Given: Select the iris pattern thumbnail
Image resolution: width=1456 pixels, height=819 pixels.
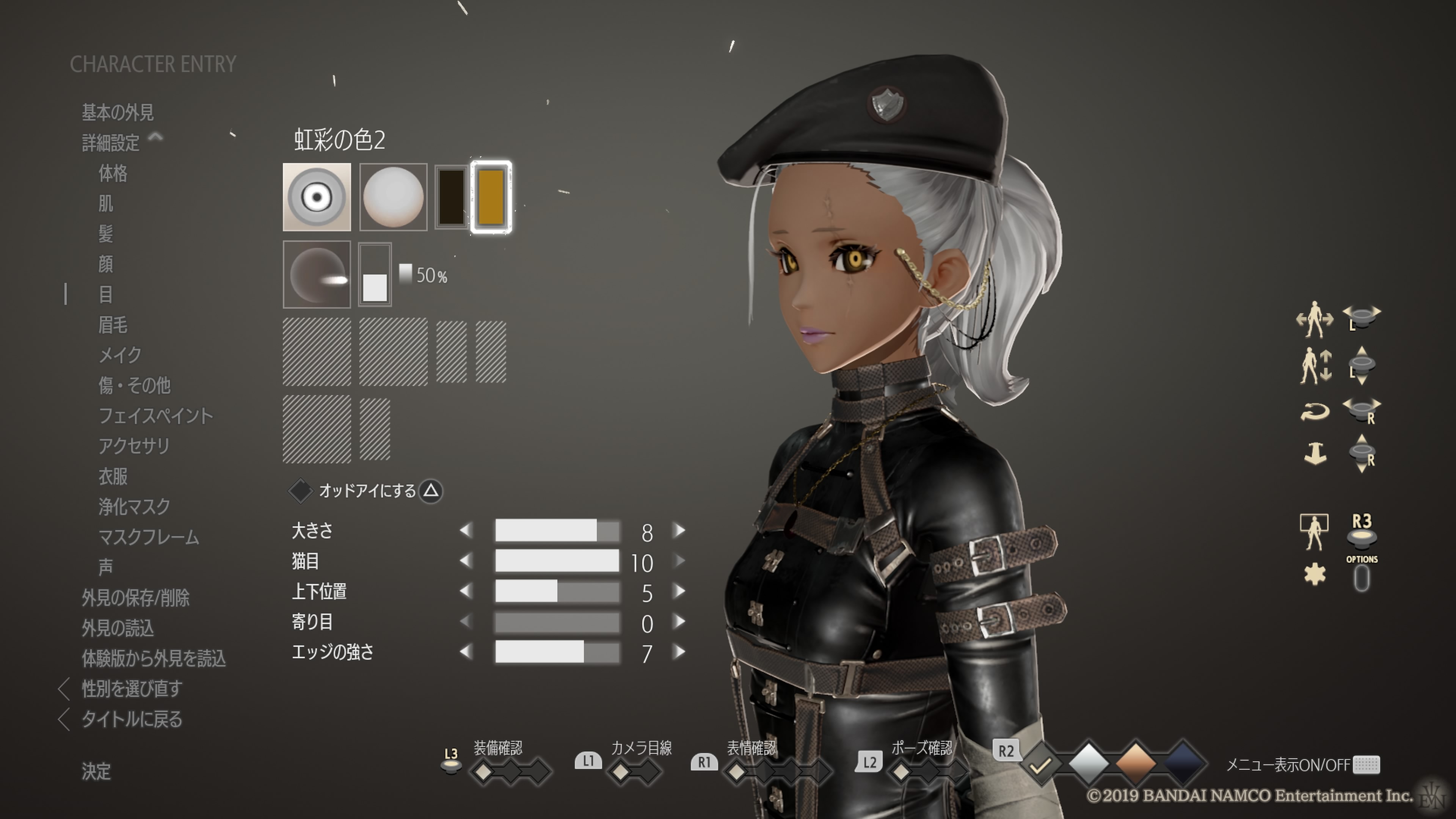Looking at the screenshot, I should click(317, 197).
